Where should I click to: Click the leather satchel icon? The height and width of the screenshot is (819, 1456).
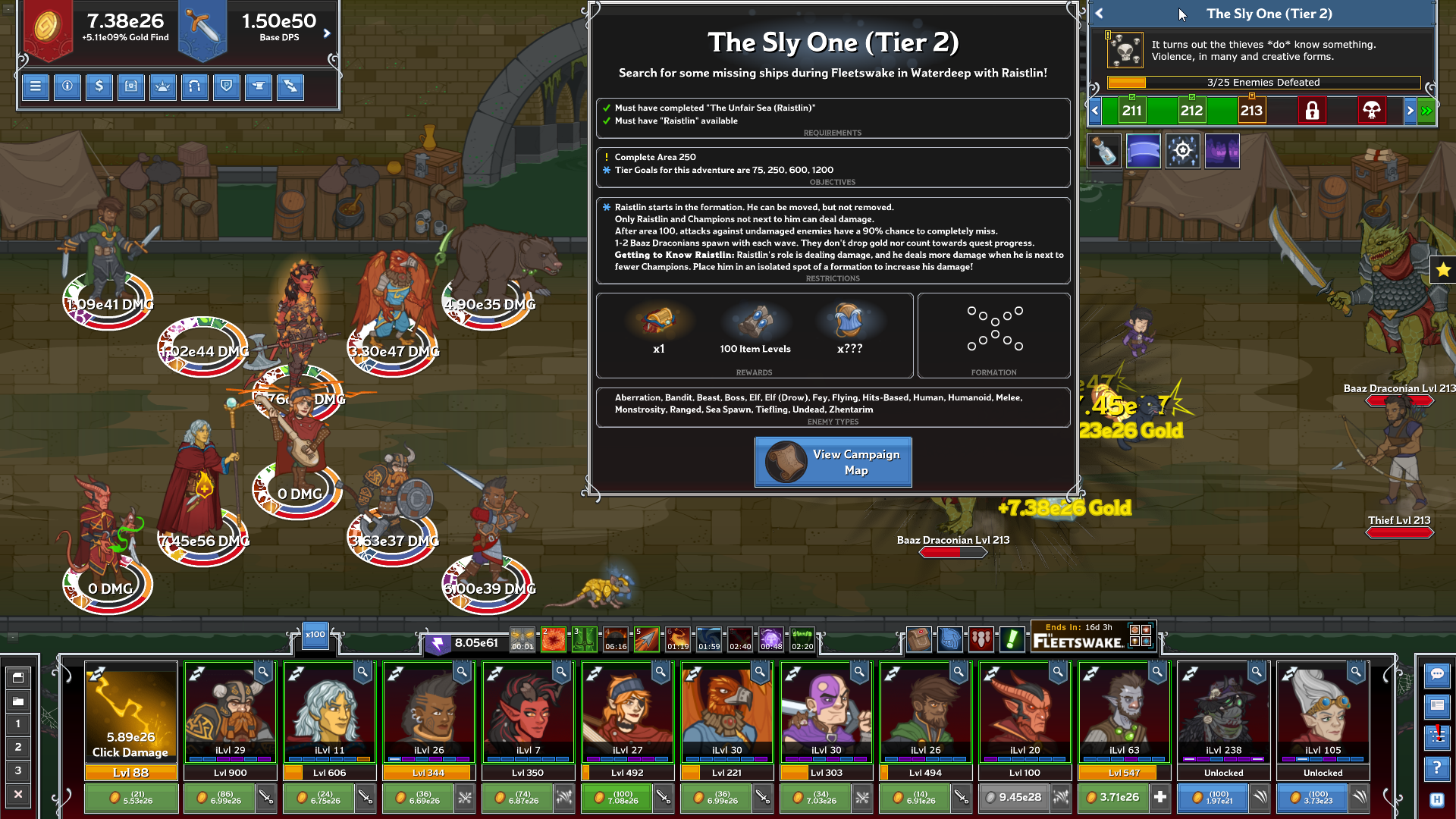pyautogui.click(x=918, y=639)
